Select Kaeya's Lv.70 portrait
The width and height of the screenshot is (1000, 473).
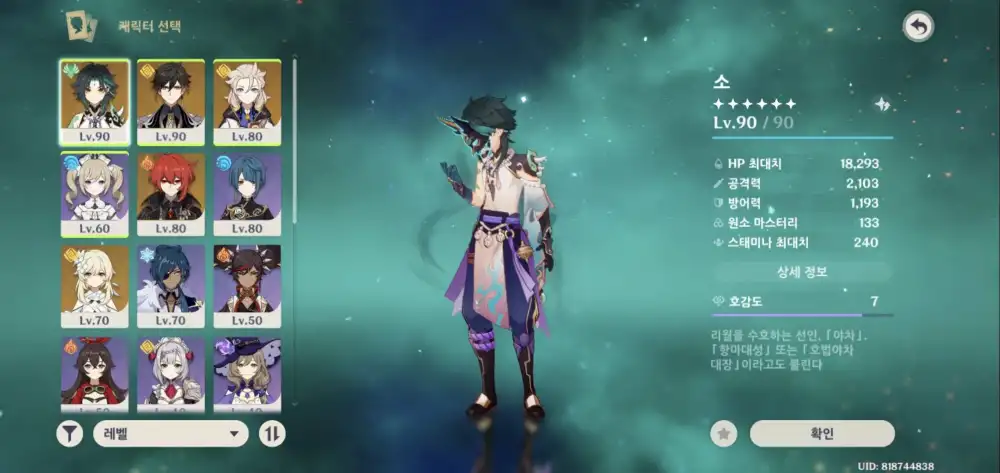pos(171,286)
